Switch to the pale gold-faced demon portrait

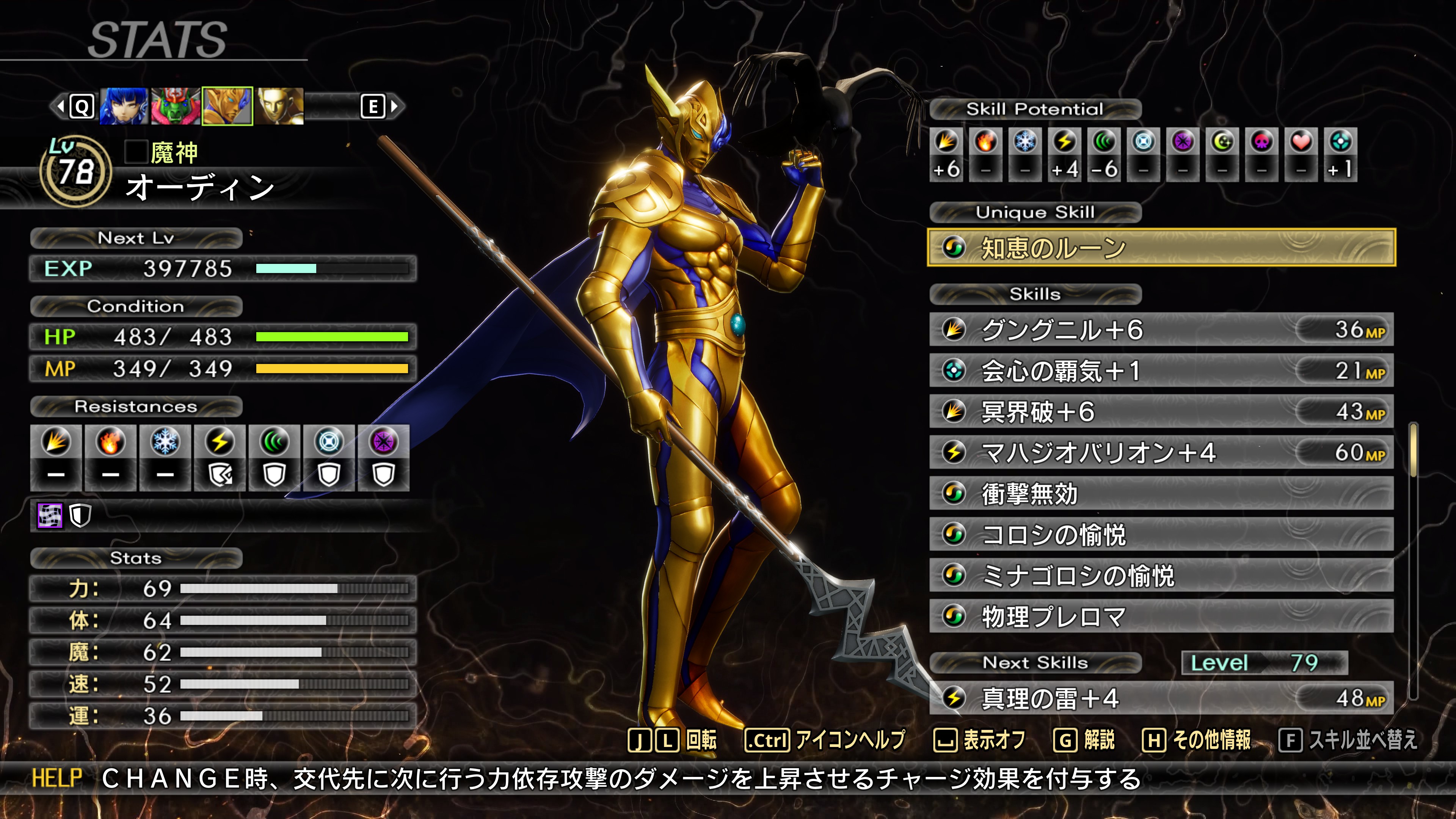(x=280, y=106)
